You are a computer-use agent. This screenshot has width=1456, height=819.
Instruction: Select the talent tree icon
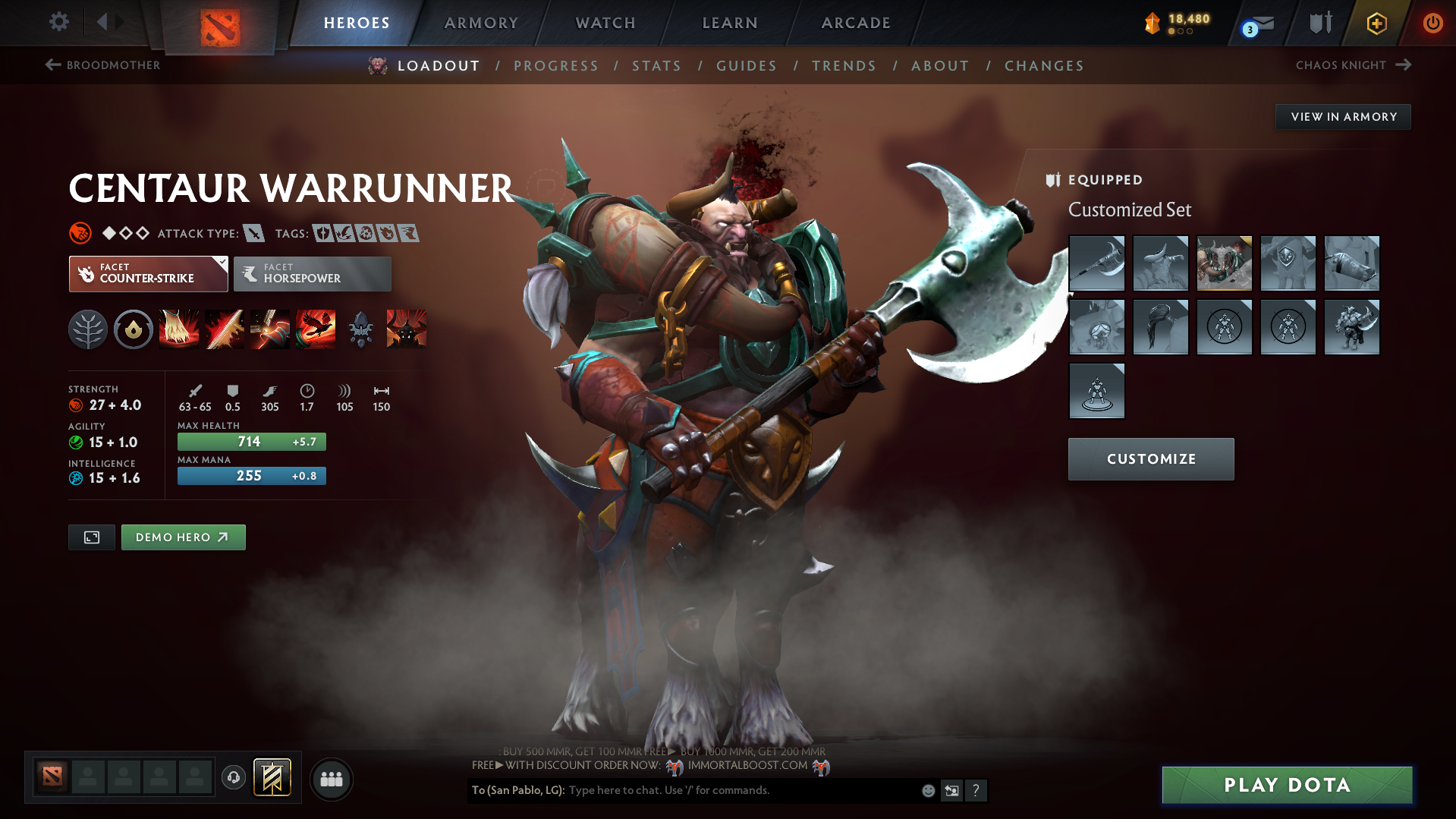pos(88,329)
